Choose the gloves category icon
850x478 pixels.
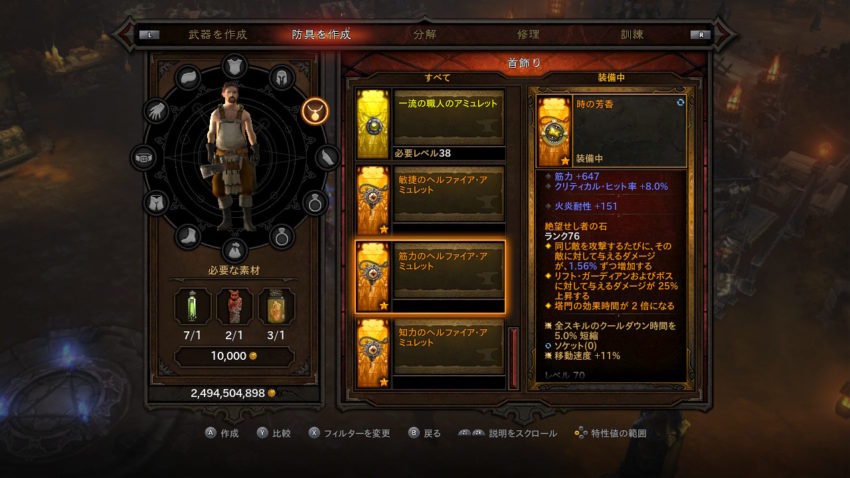[155, 112]
